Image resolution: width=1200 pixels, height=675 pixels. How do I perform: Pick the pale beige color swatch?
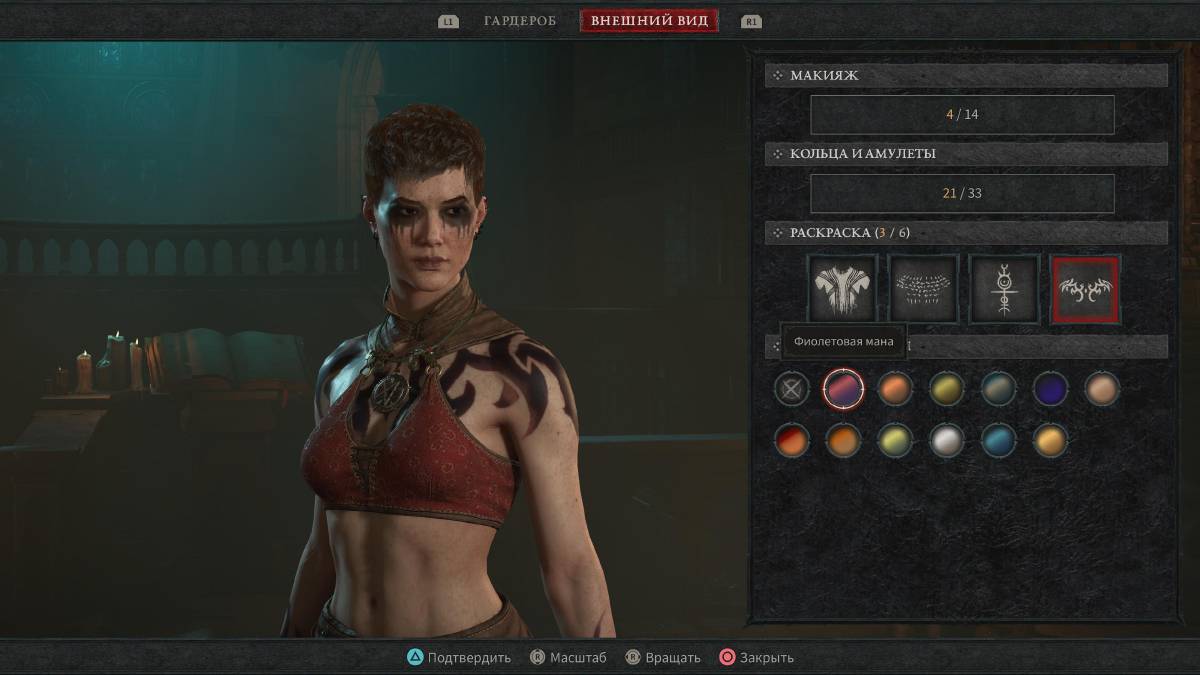coord(1102,388)
